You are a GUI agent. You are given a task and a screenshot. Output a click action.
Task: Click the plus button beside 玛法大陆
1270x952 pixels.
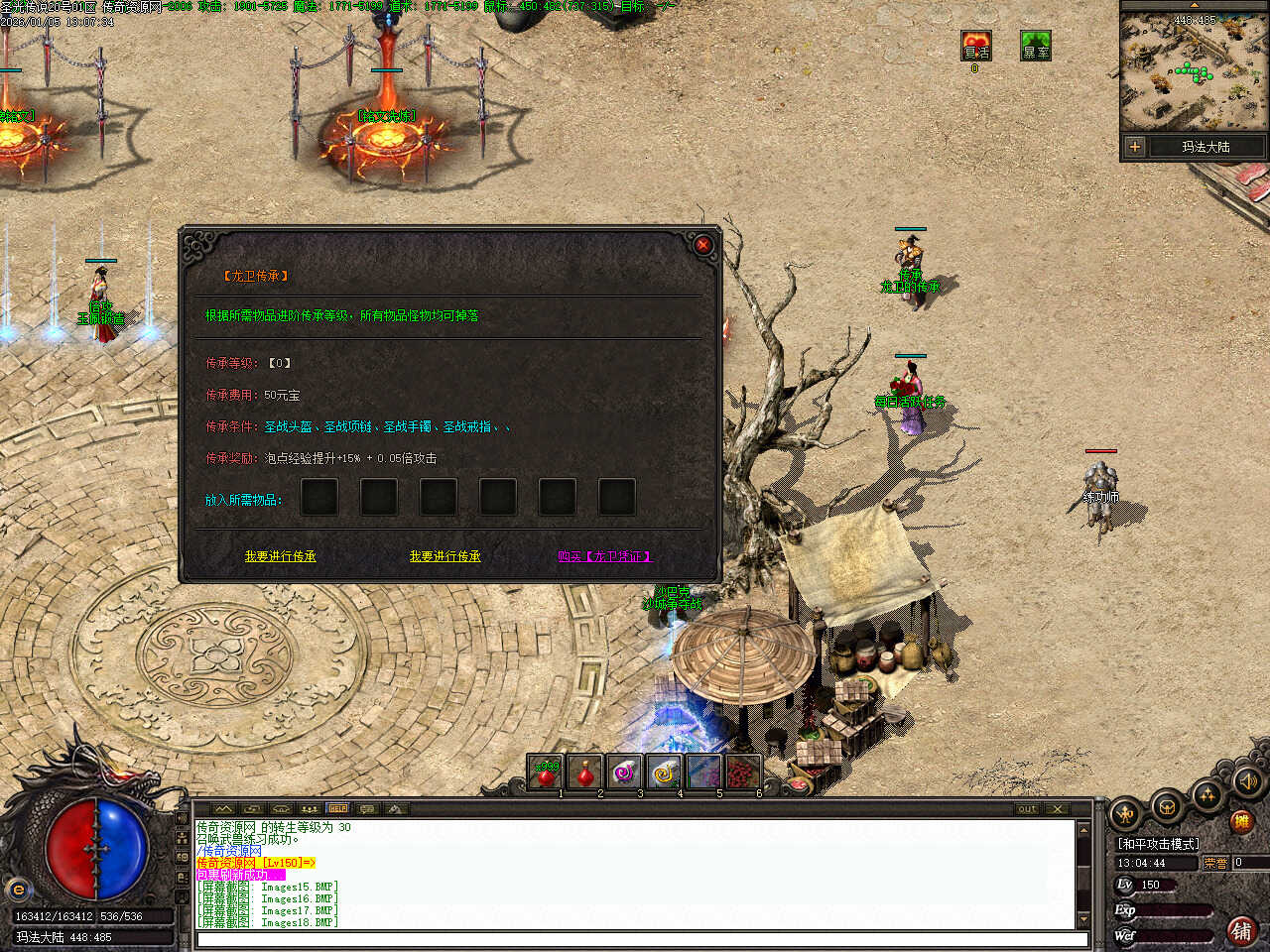point(1135,147)
